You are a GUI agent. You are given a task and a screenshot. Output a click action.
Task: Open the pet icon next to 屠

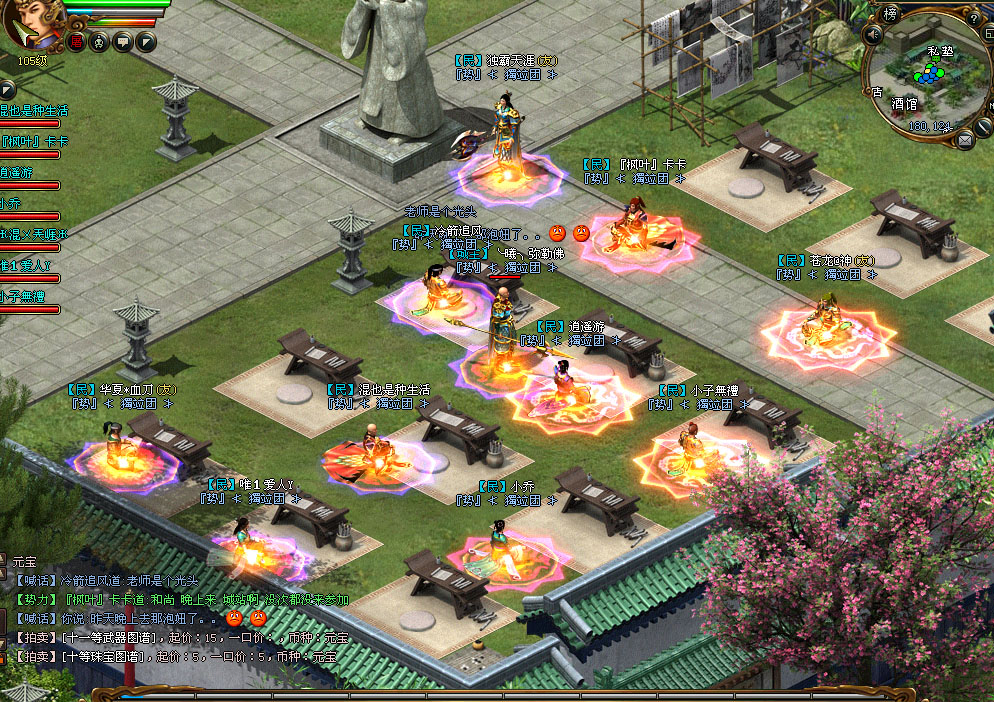coord(99,41)
